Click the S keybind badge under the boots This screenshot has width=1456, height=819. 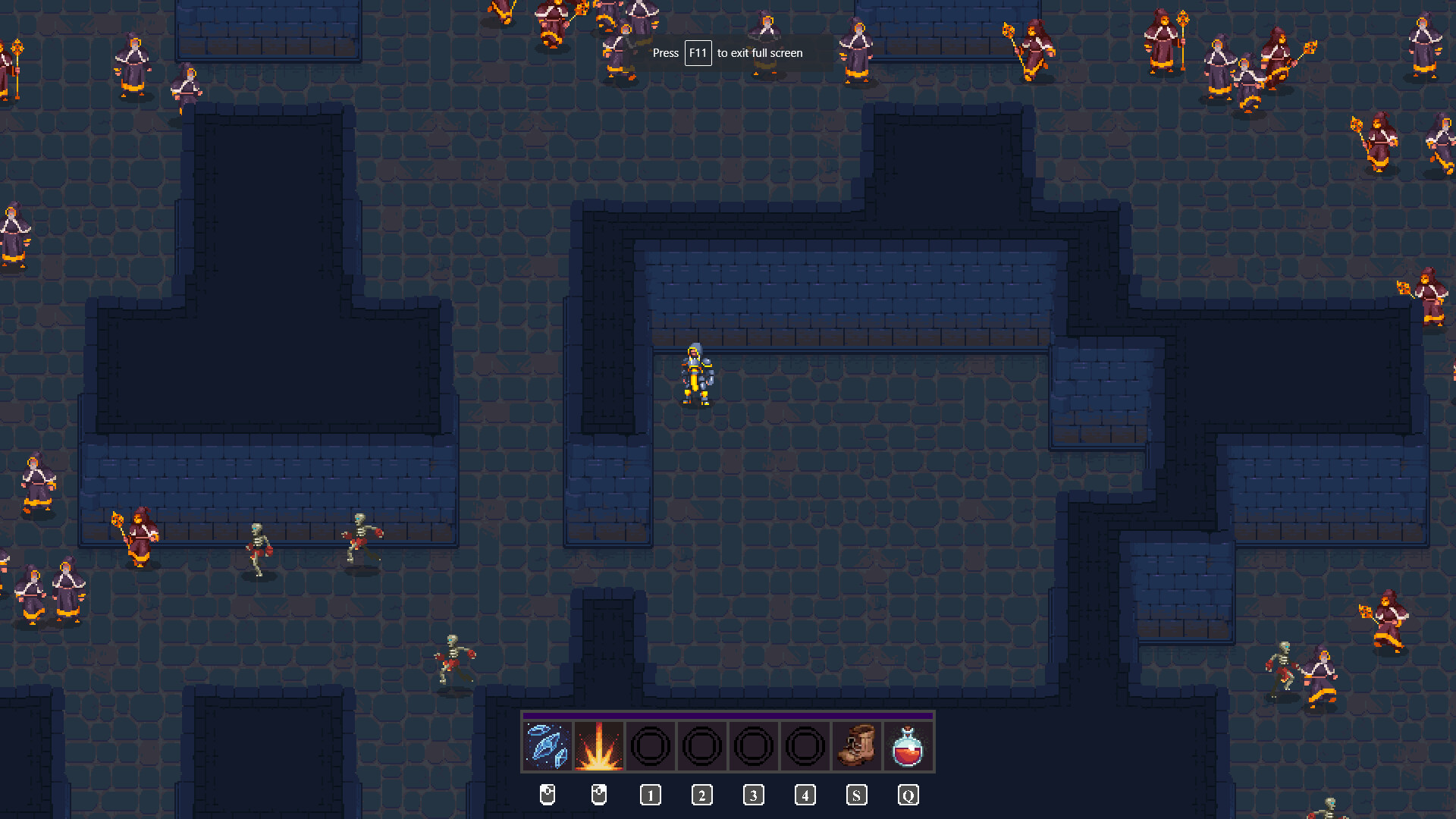856,795
